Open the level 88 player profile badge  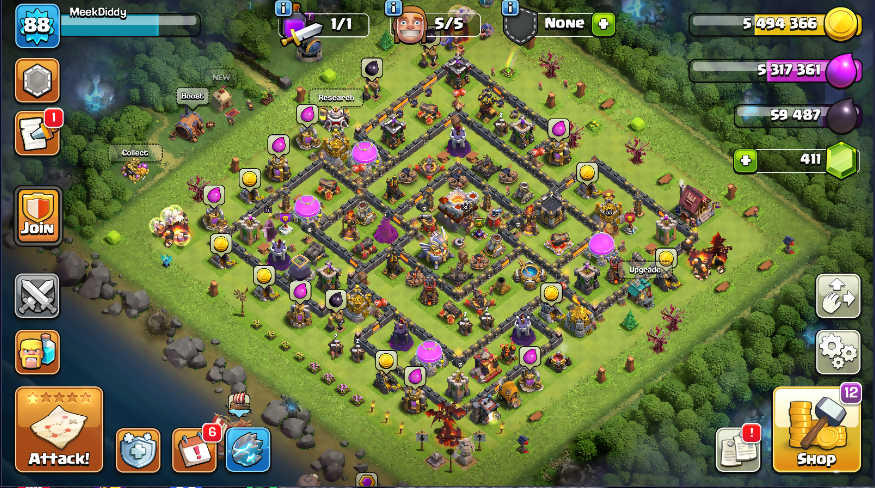[x=37, y=25]
